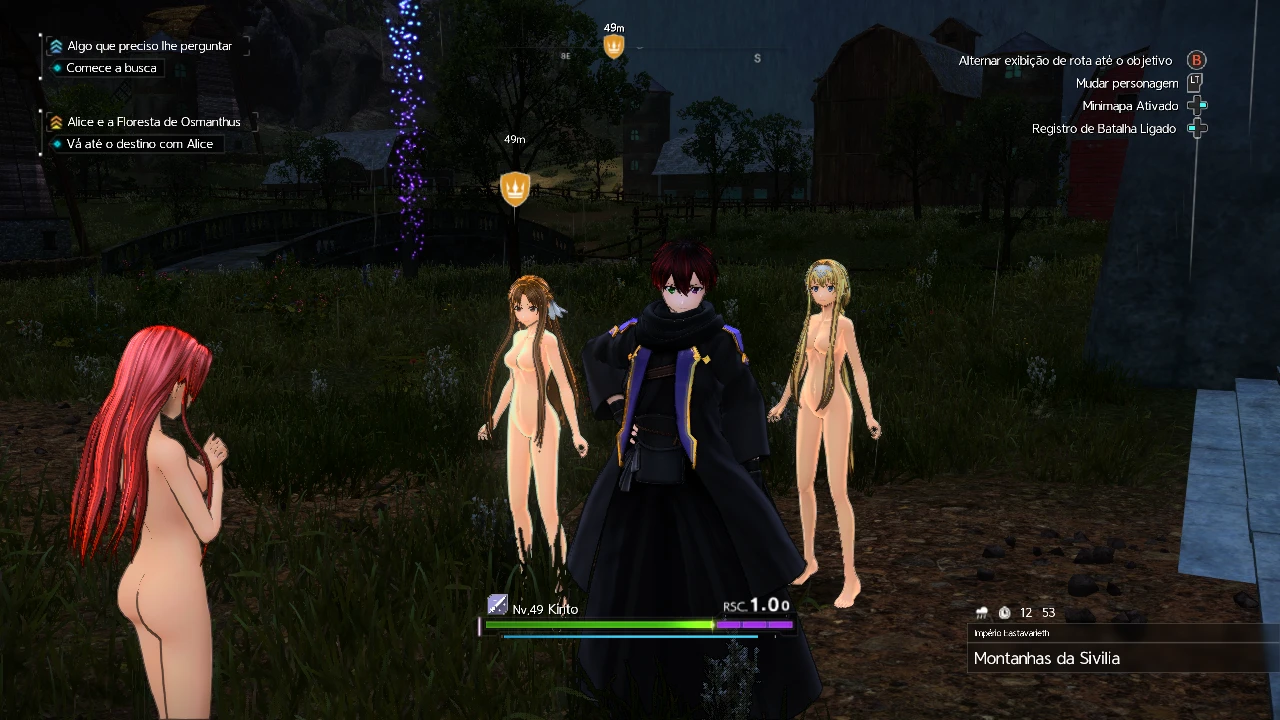Image resolution: width=1280 pixels, height=720 pixels.
Task: Click the 'Montanhas da Sivilia' location label
Action: click(1046, 658)
